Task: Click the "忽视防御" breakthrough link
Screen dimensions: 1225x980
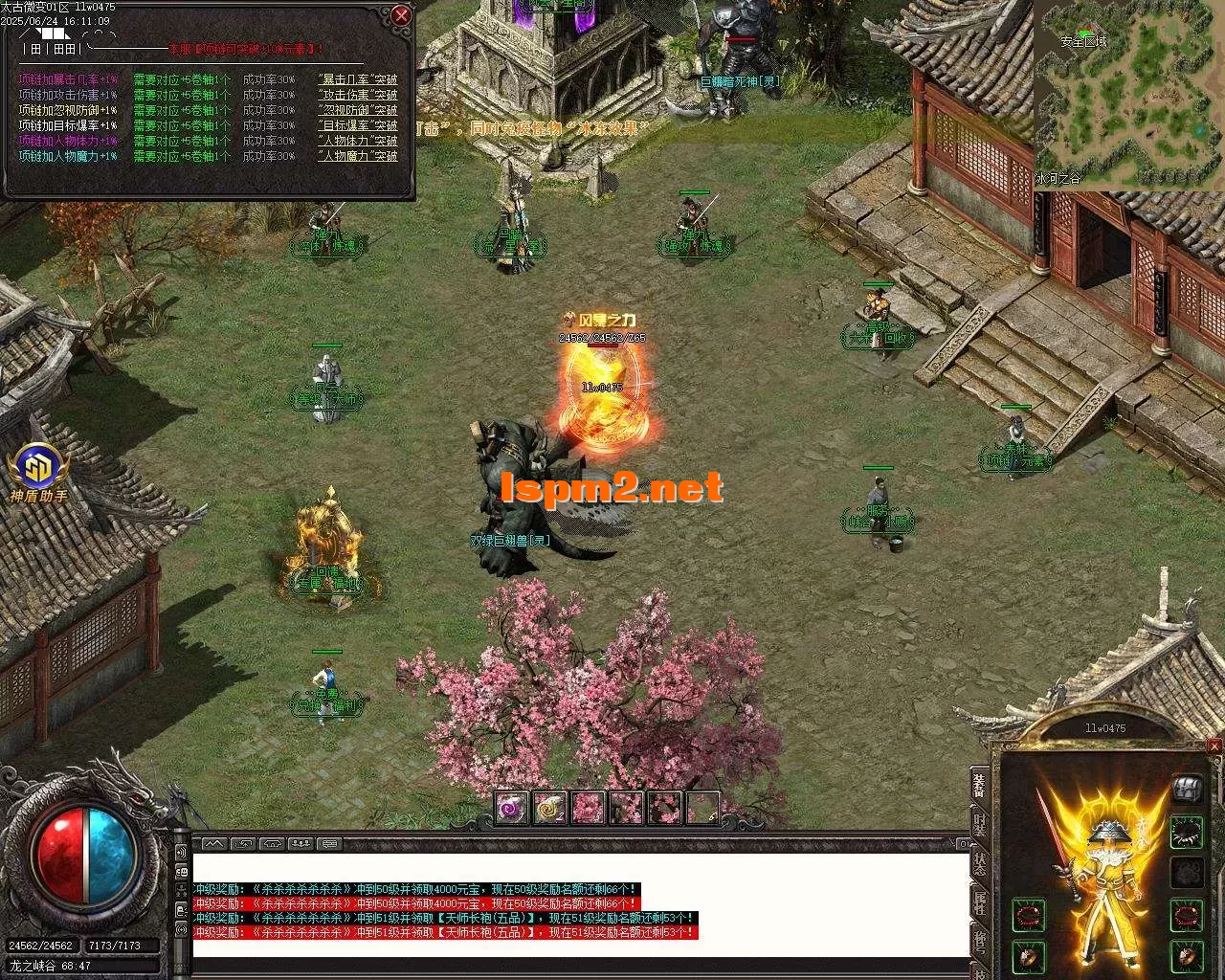Action: (x=357, y=110)
